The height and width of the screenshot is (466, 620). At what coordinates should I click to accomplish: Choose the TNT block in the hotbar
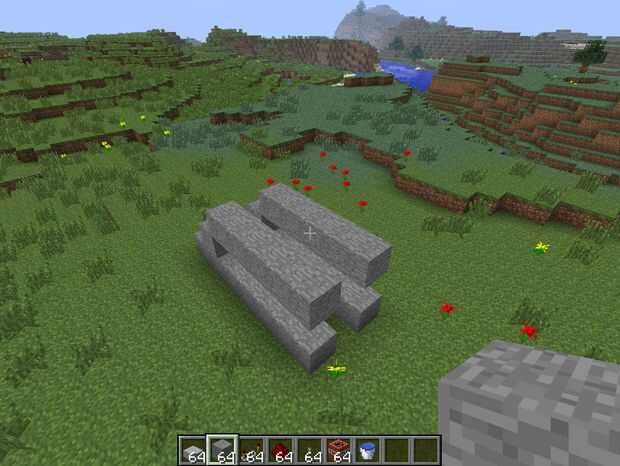pyautogui.click(x=339, y=449)
